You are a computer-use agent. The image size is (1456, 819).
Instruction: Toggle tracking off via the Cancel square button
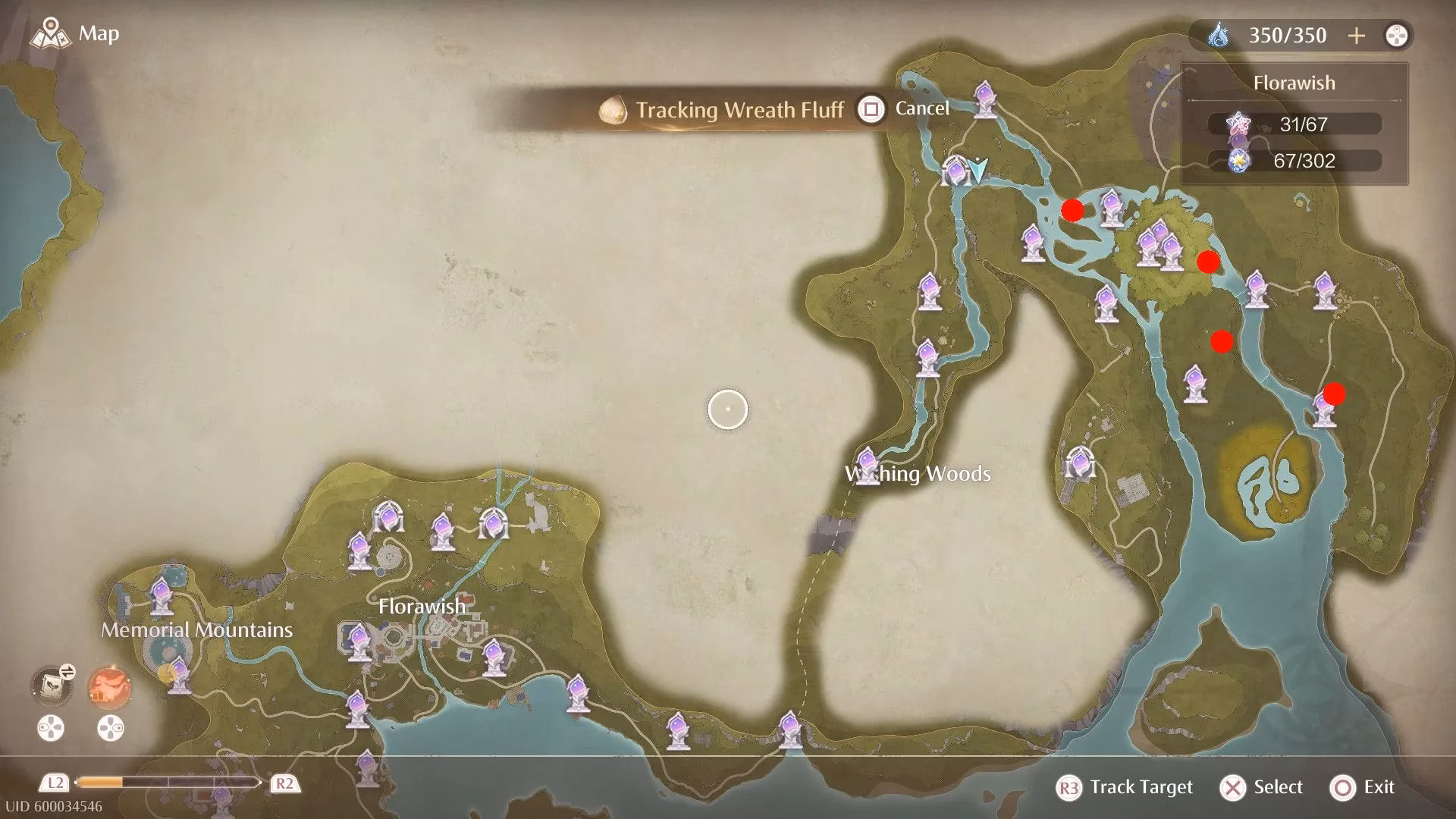pyautogui.click(x=871, y=108)
